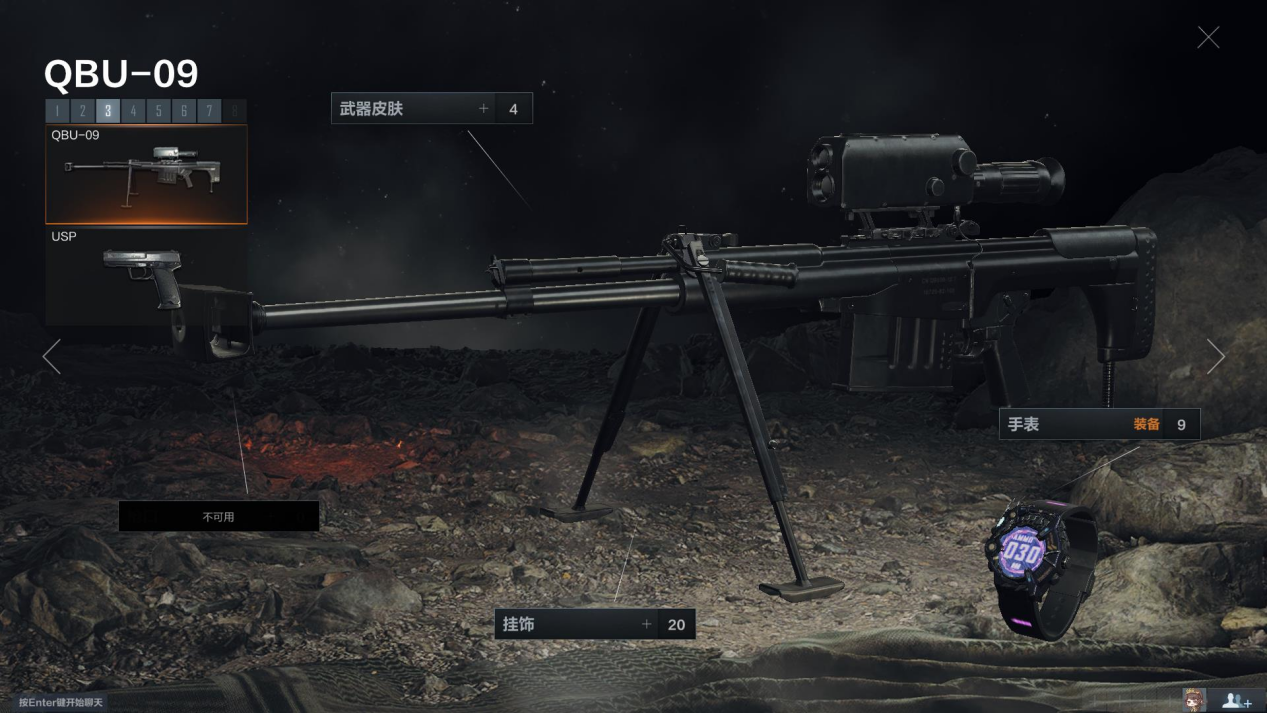Click the chat bar to start chatting
1267x713 pixels.
point(61,702)
